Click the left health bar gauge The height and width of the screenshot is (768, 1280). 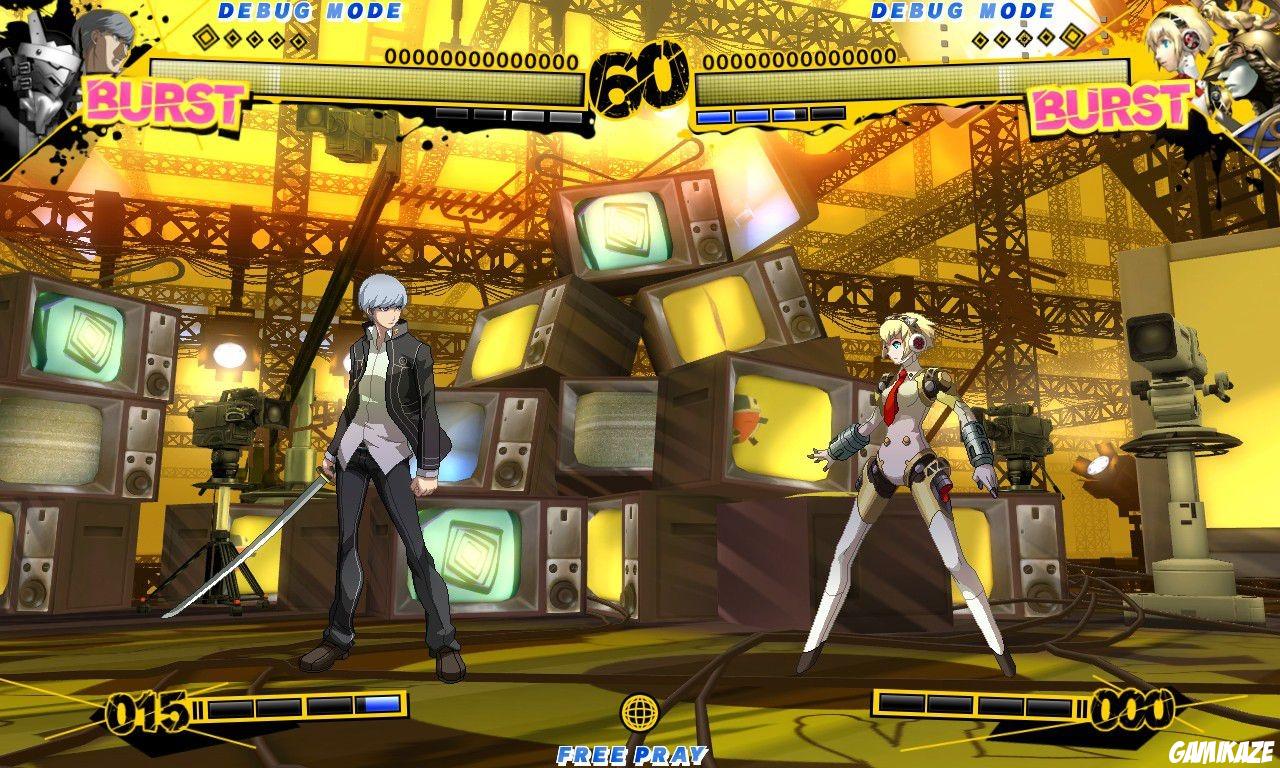point(370,78)
